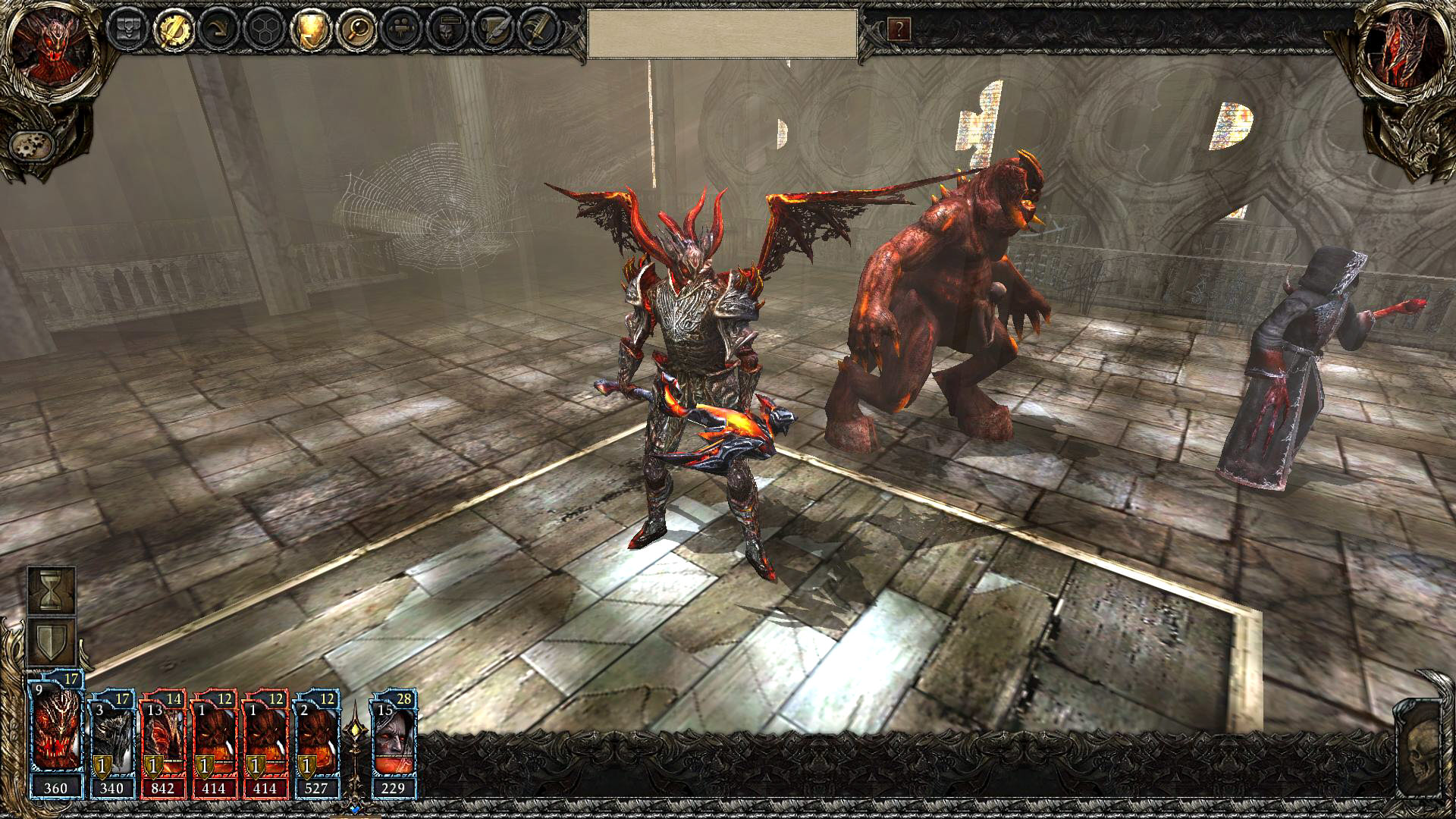Click the sword and feather toolbar icon
Screen dimensions: 1456x819
pos(538,30)
